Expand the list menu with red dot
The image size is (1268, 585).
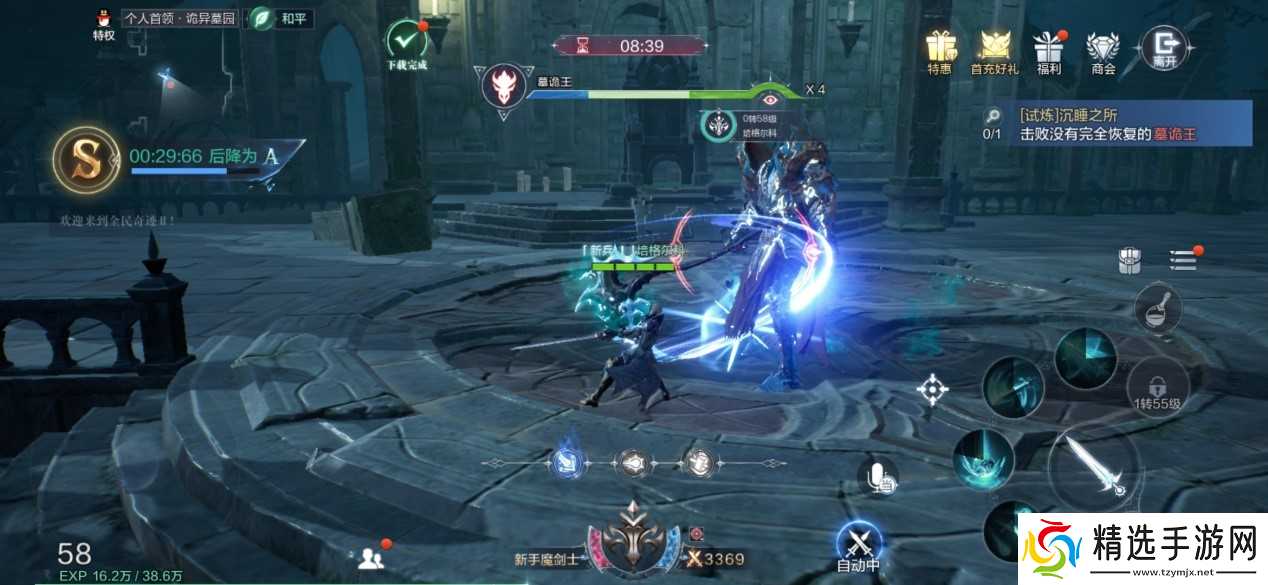[x=1183, y=259]
